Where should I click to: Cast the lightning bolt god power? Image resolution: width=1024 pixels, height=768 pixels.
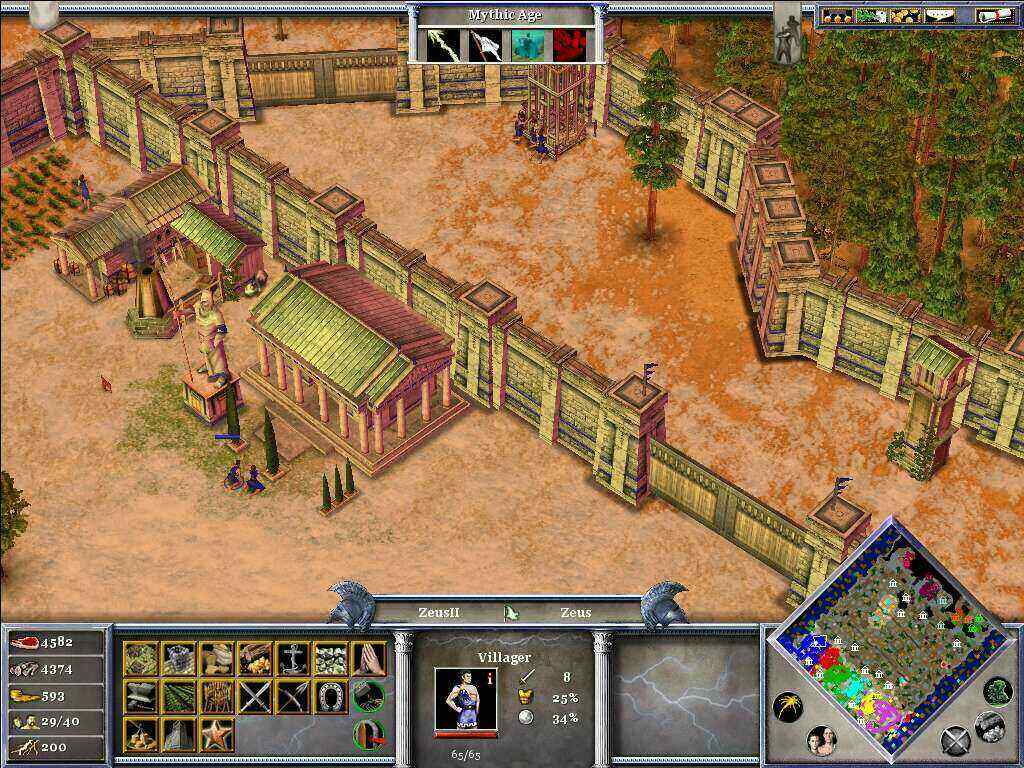click(441, 44)
